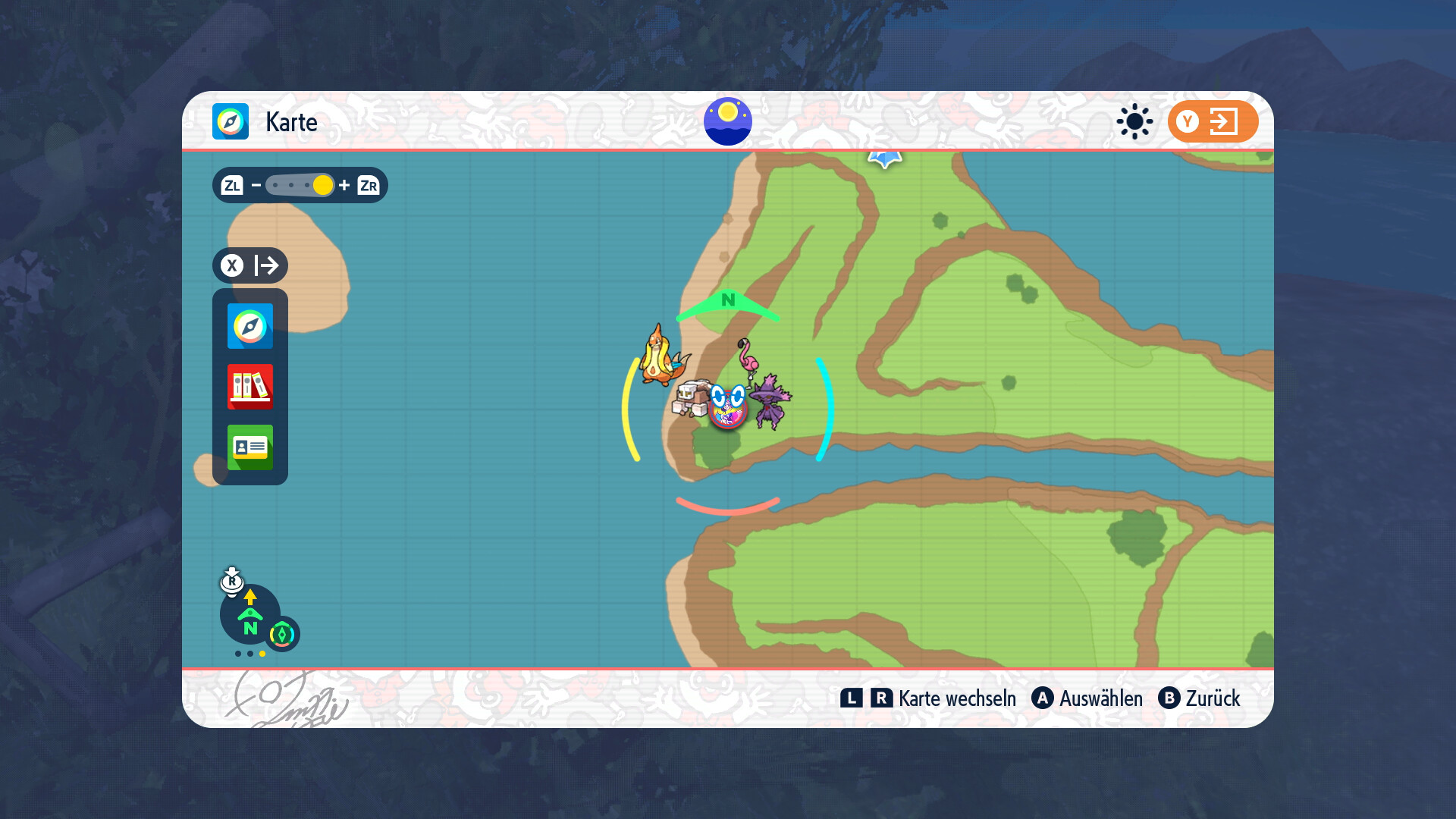The width and height of the screenshot is (1456, 819).
Task: Click the Auswählen select prompt
Action: point(1087,698)
